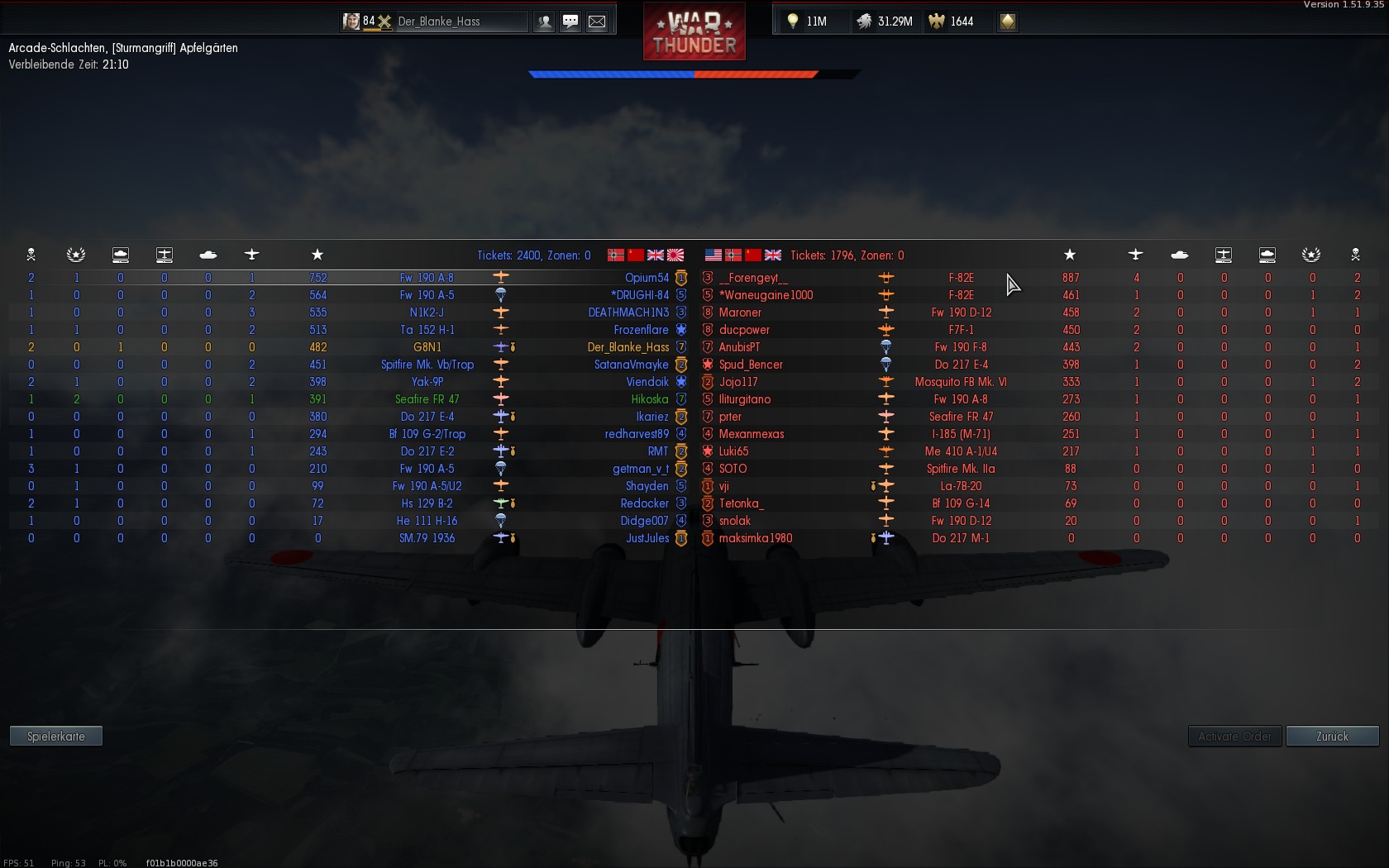Choose enemy player Spud_Bencer
The width and height of the screenshot is (1389, 868).
click(x=751, y=365)
